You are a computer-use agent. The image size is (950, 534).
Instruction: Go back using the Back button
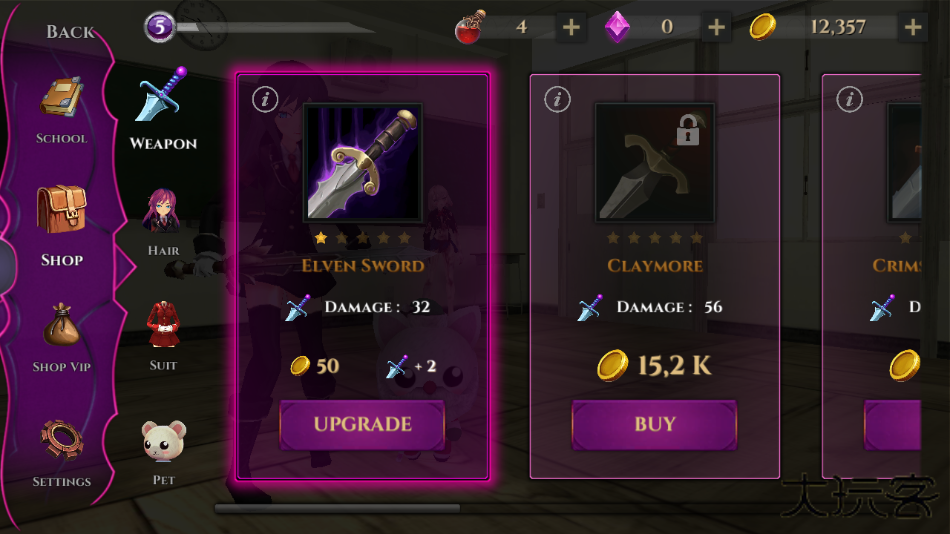pos(70,32)
